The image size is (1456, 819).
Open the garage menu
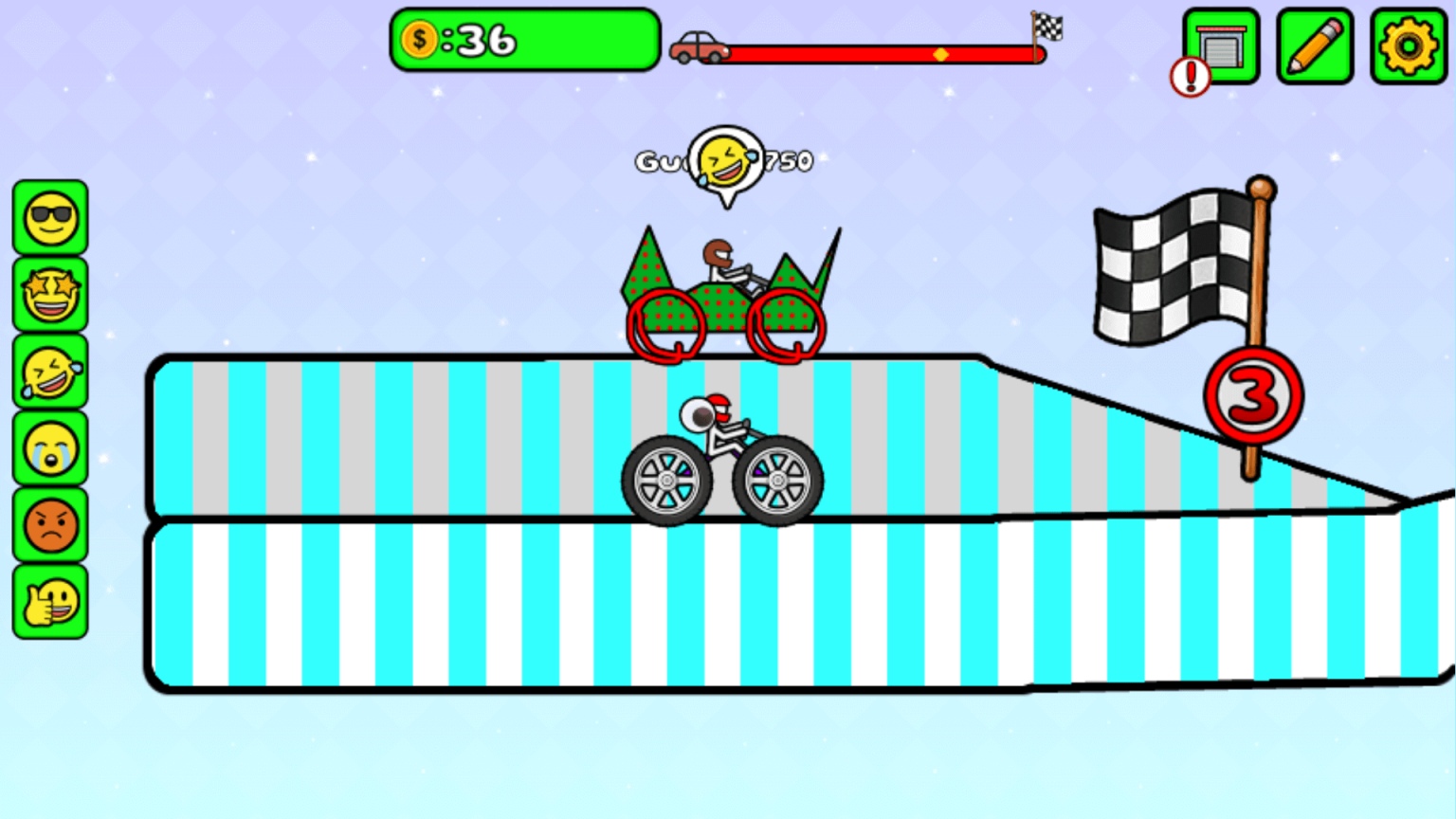pos(1219,45)
